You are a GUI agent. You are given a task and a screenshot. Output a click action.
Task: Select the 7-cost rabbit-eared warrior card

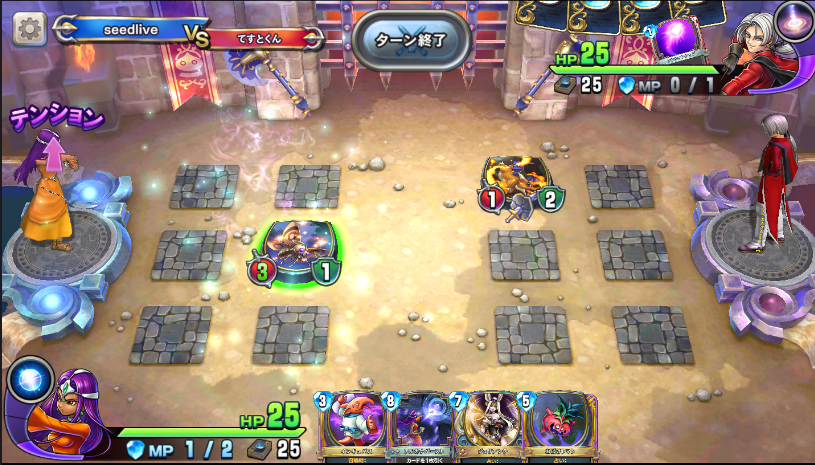point(484,425)
